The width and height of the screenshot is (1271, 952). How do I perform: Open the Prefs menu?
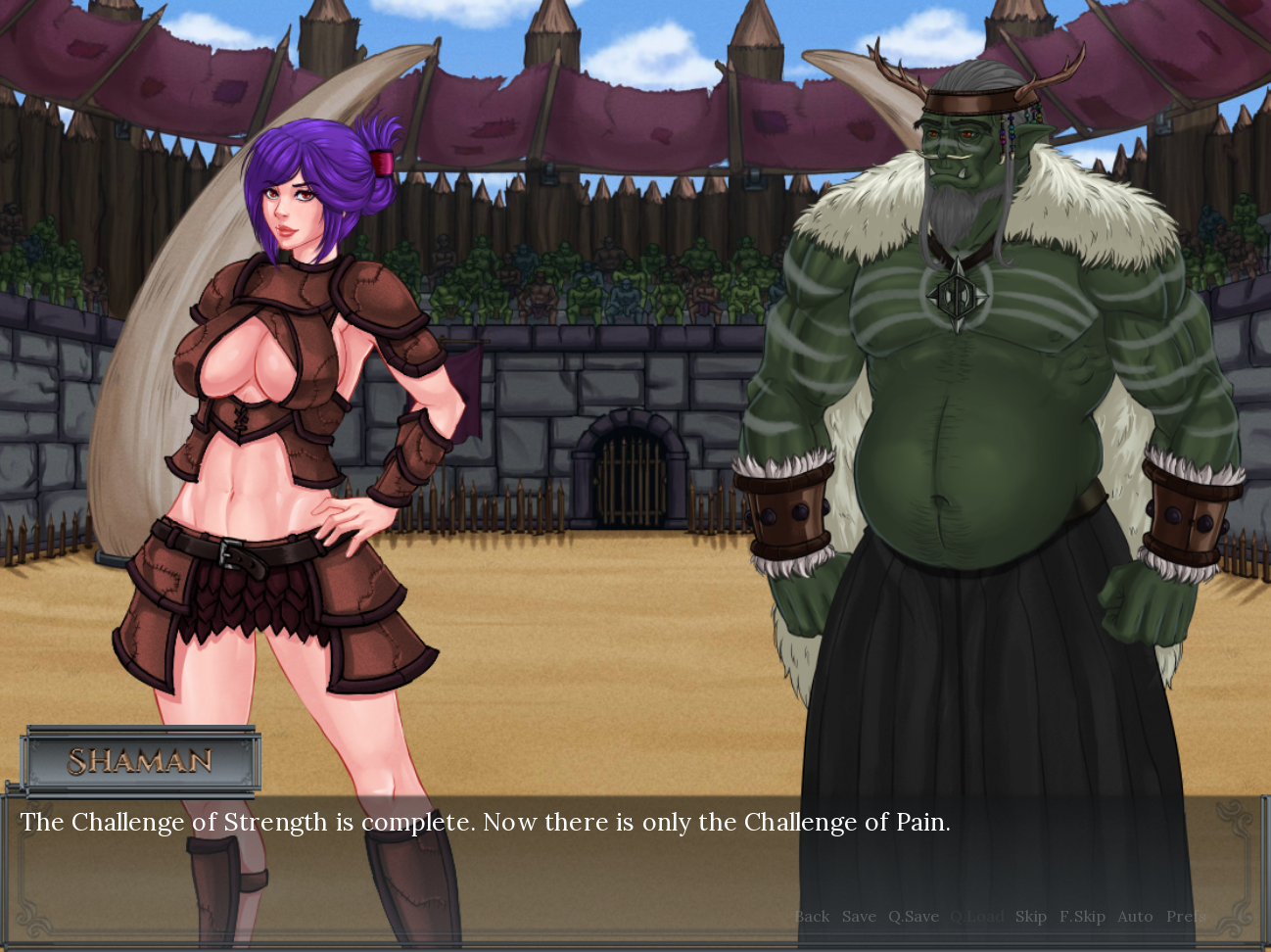1186,917
